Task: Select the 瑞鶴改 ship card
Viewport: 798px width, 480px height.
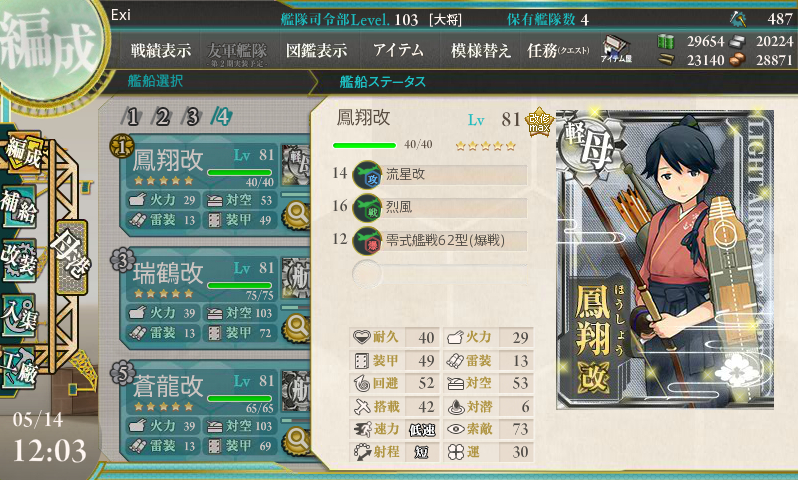Action: (200, 297)
